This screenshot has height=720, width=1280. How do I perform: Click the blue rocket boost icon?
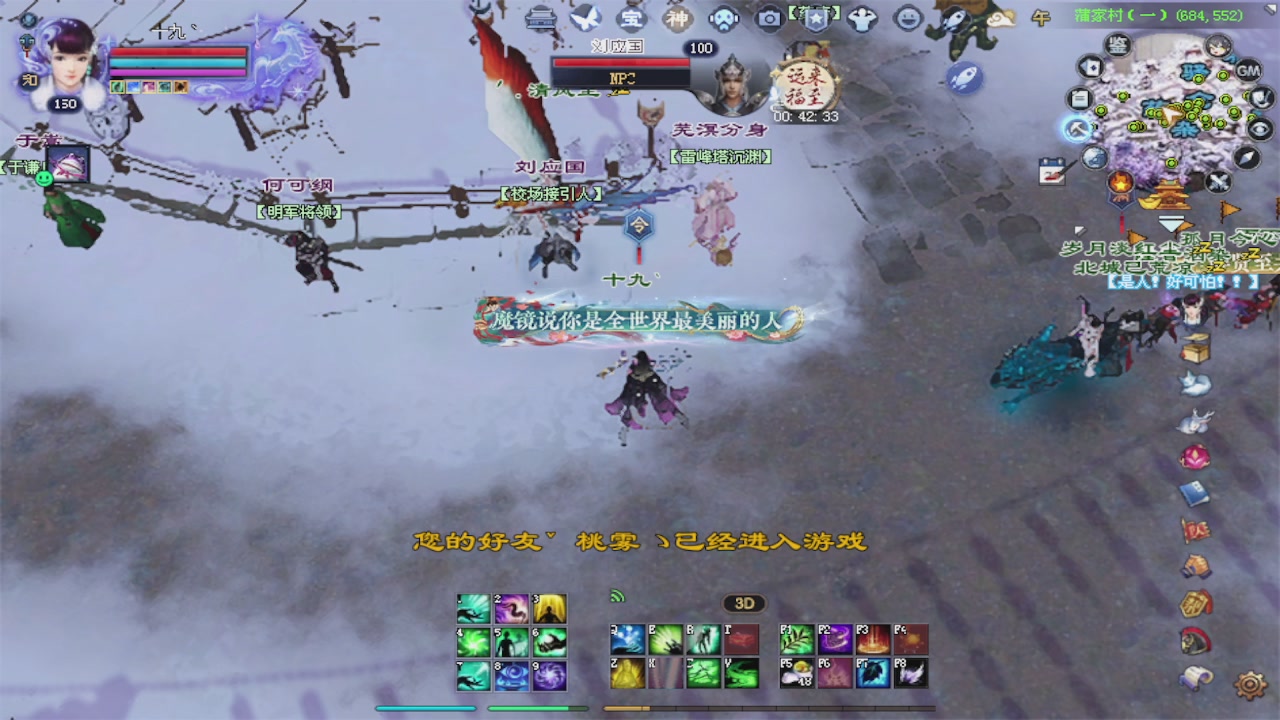pyautogui.click(x=962, y=78)
